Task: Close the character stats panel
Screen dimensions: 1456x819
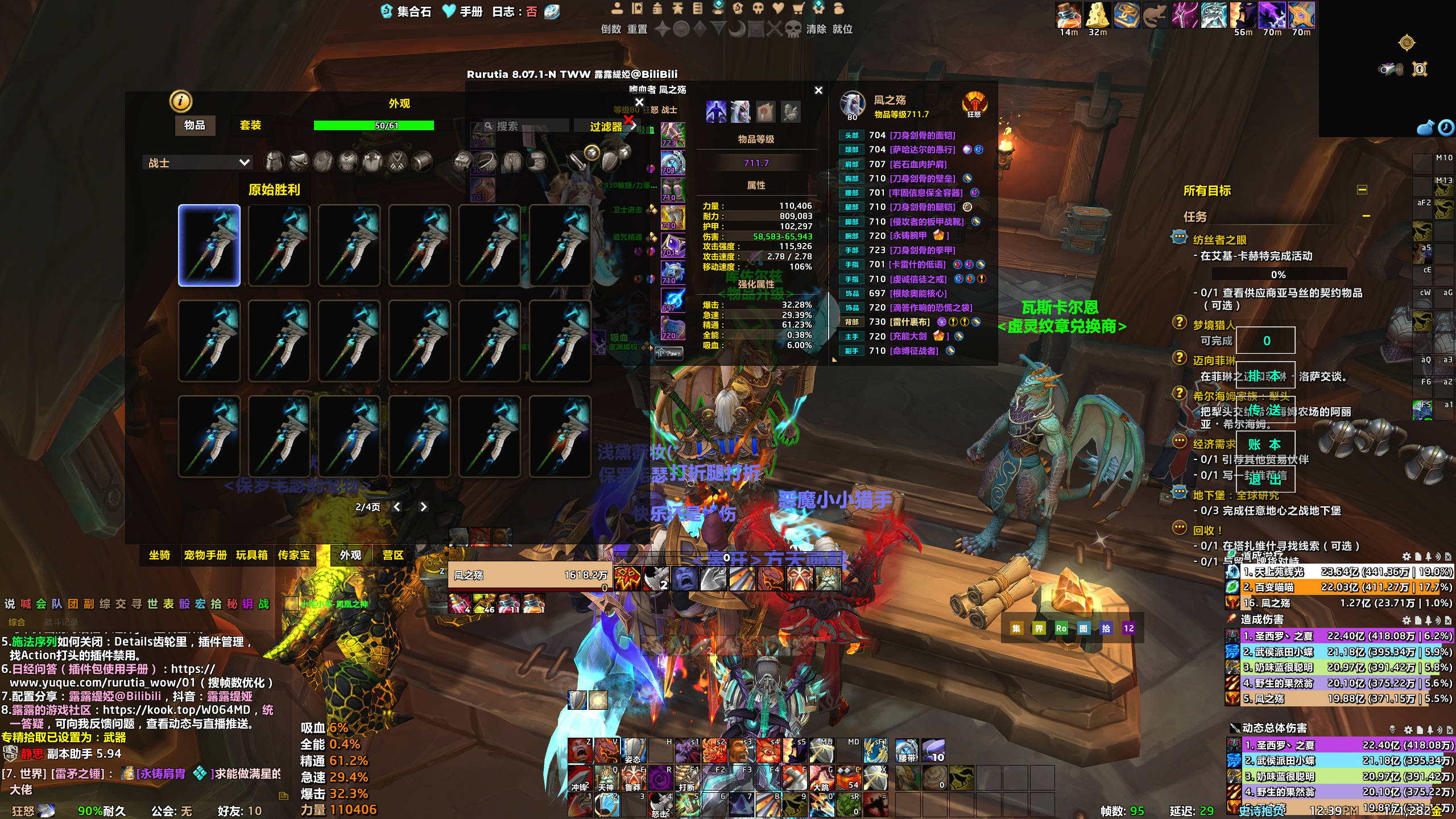Action: click(818, 90)
